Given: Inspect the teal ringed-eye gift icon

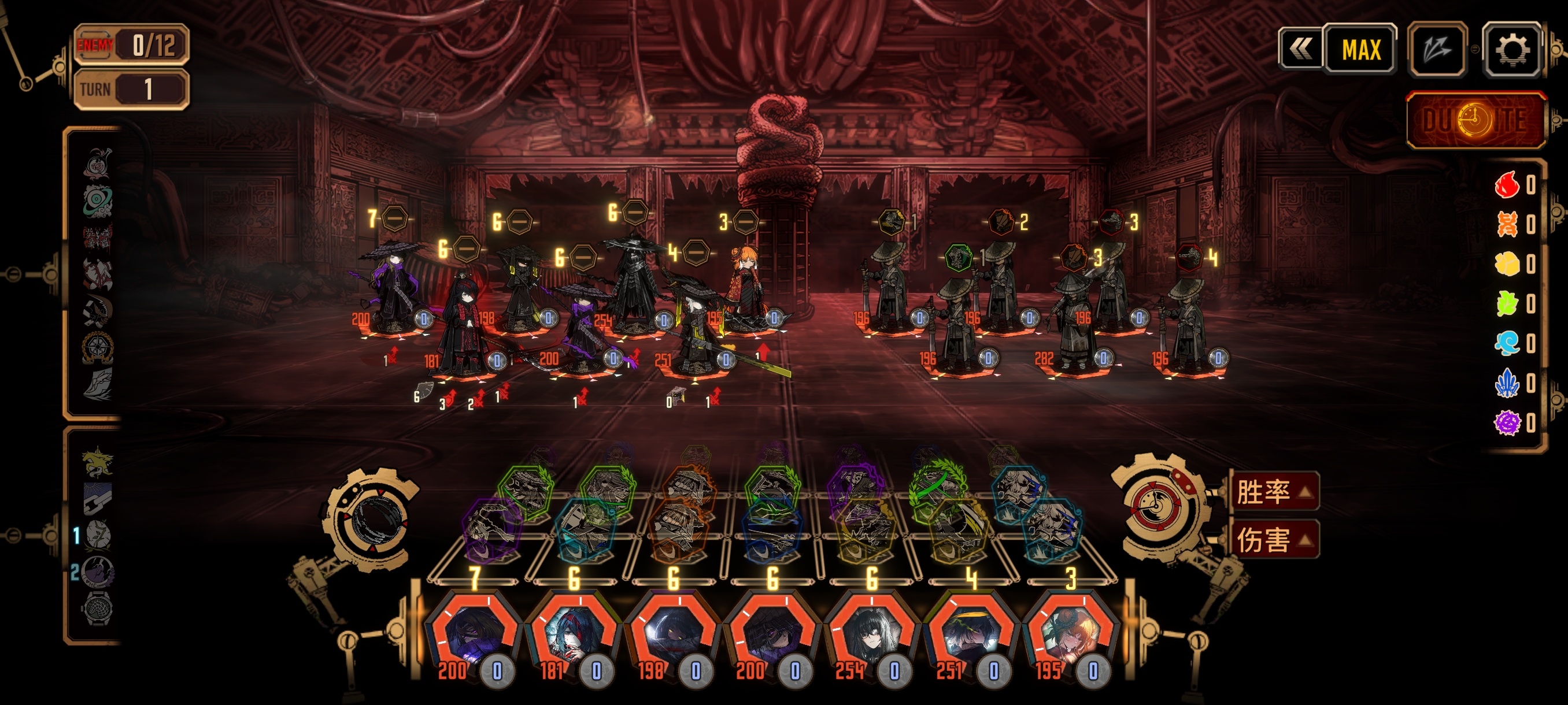Looking at the screenshot, I should point(97,200).
